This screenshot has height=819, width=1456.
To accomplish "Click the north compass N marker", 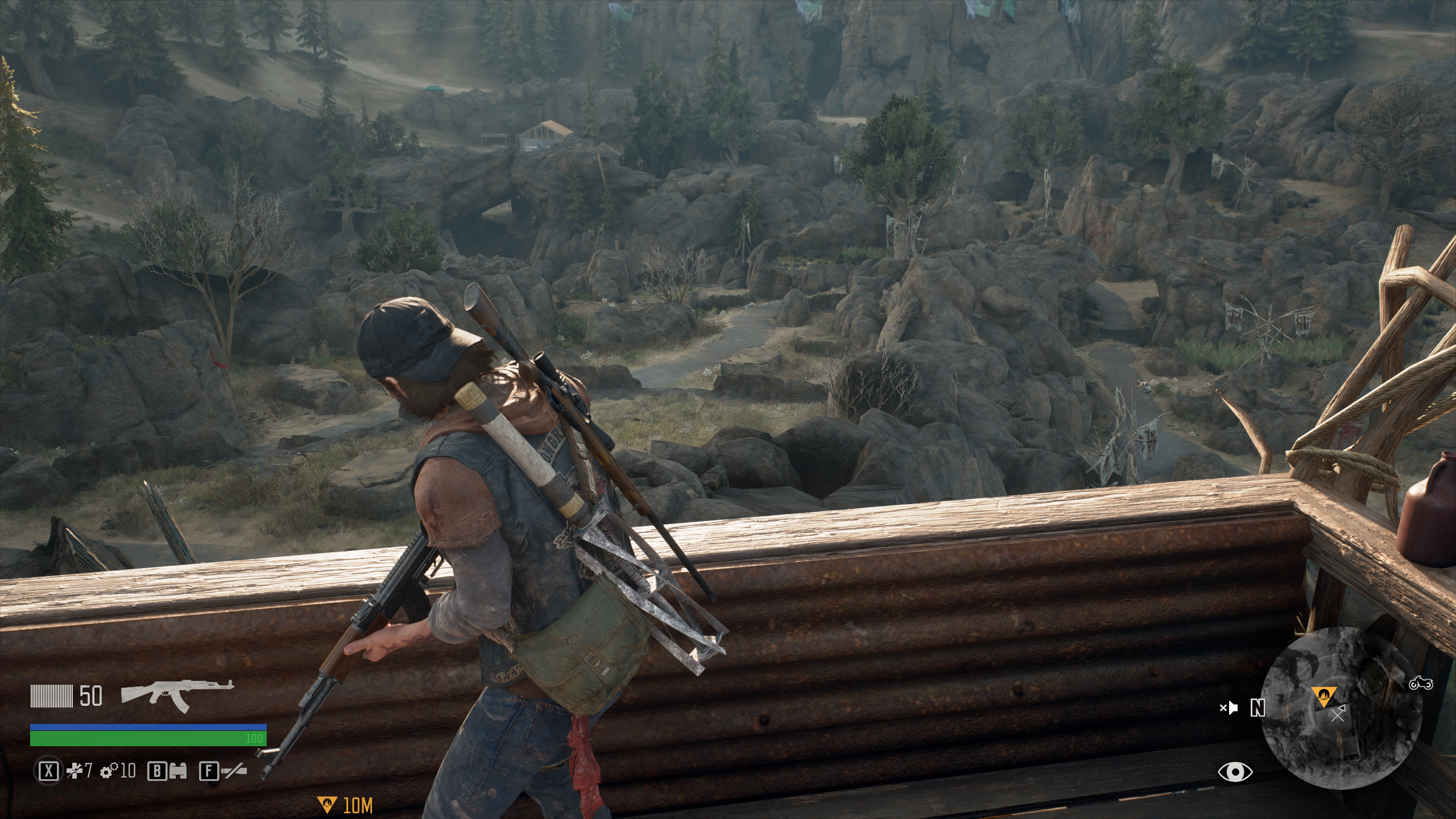I will click(x=1258, y=708).
